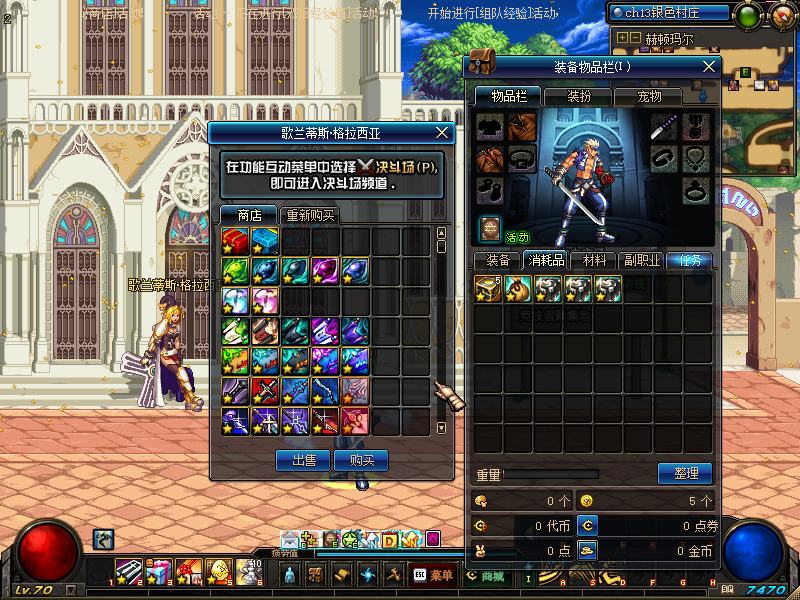Switch to the 副职业 sub-profession category
The height and width of the screenshot is (600, 800).
click(641, 260)
